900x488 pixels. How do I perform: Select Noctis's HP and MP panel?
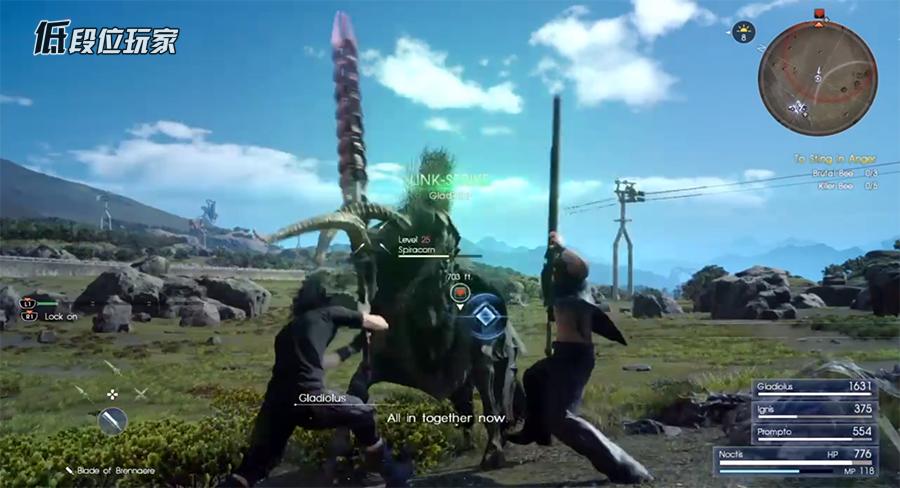coord(797,460)
